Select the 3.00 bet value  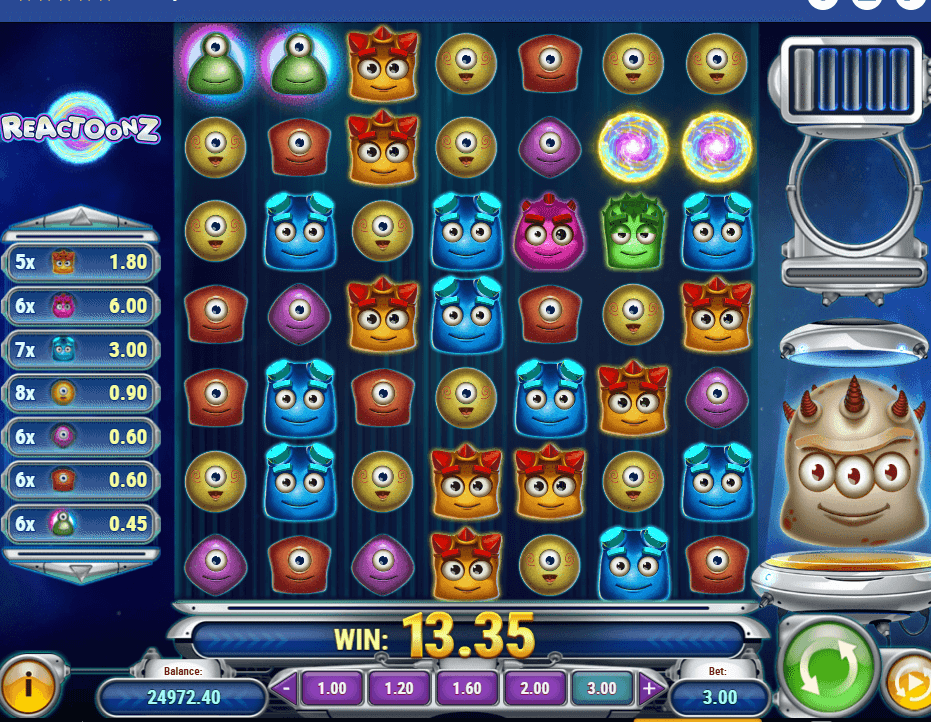[601, 688]
